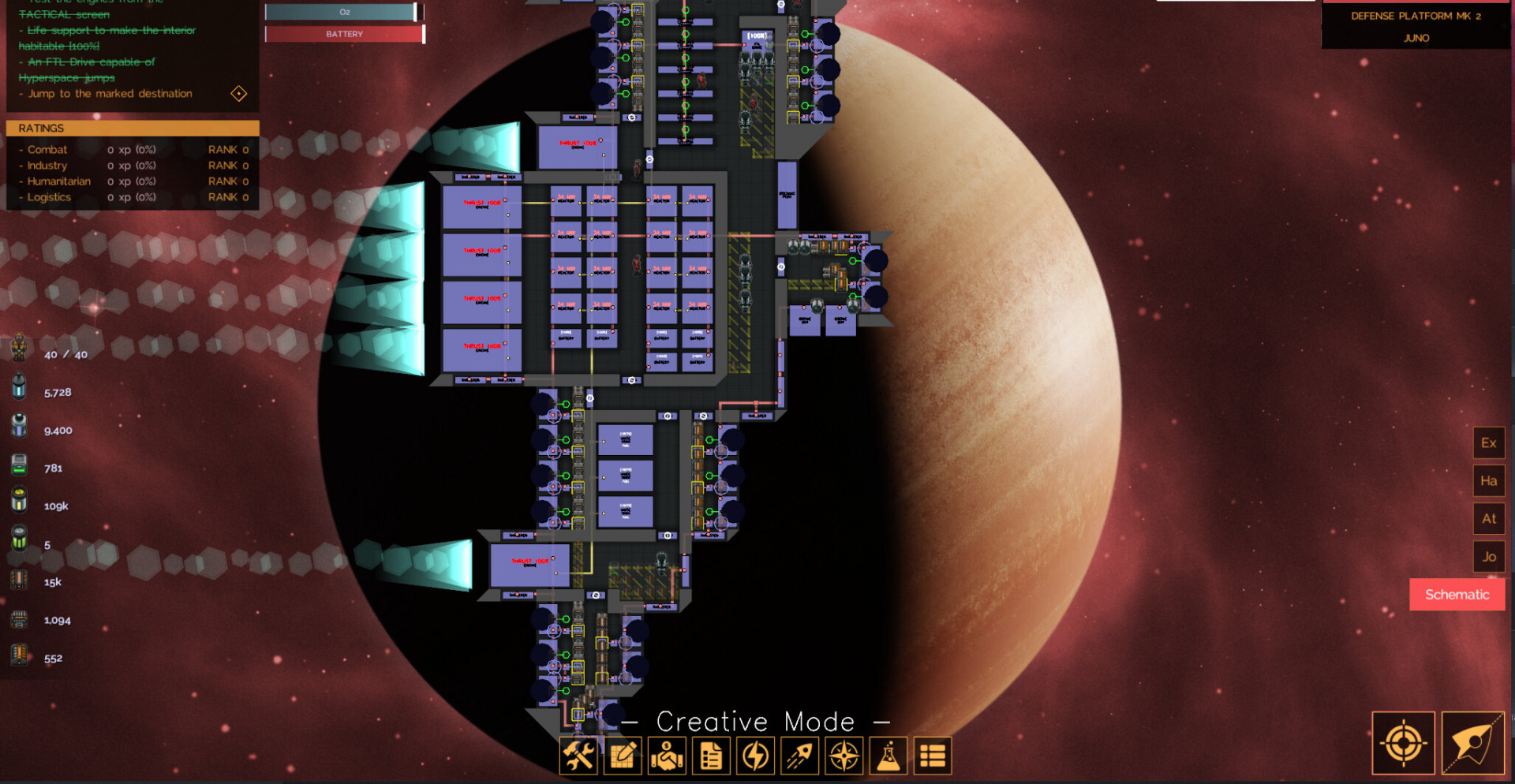Activate the Schematic view button
This screenshot has height=784, width=1515.
click(x=1457, y=595)
